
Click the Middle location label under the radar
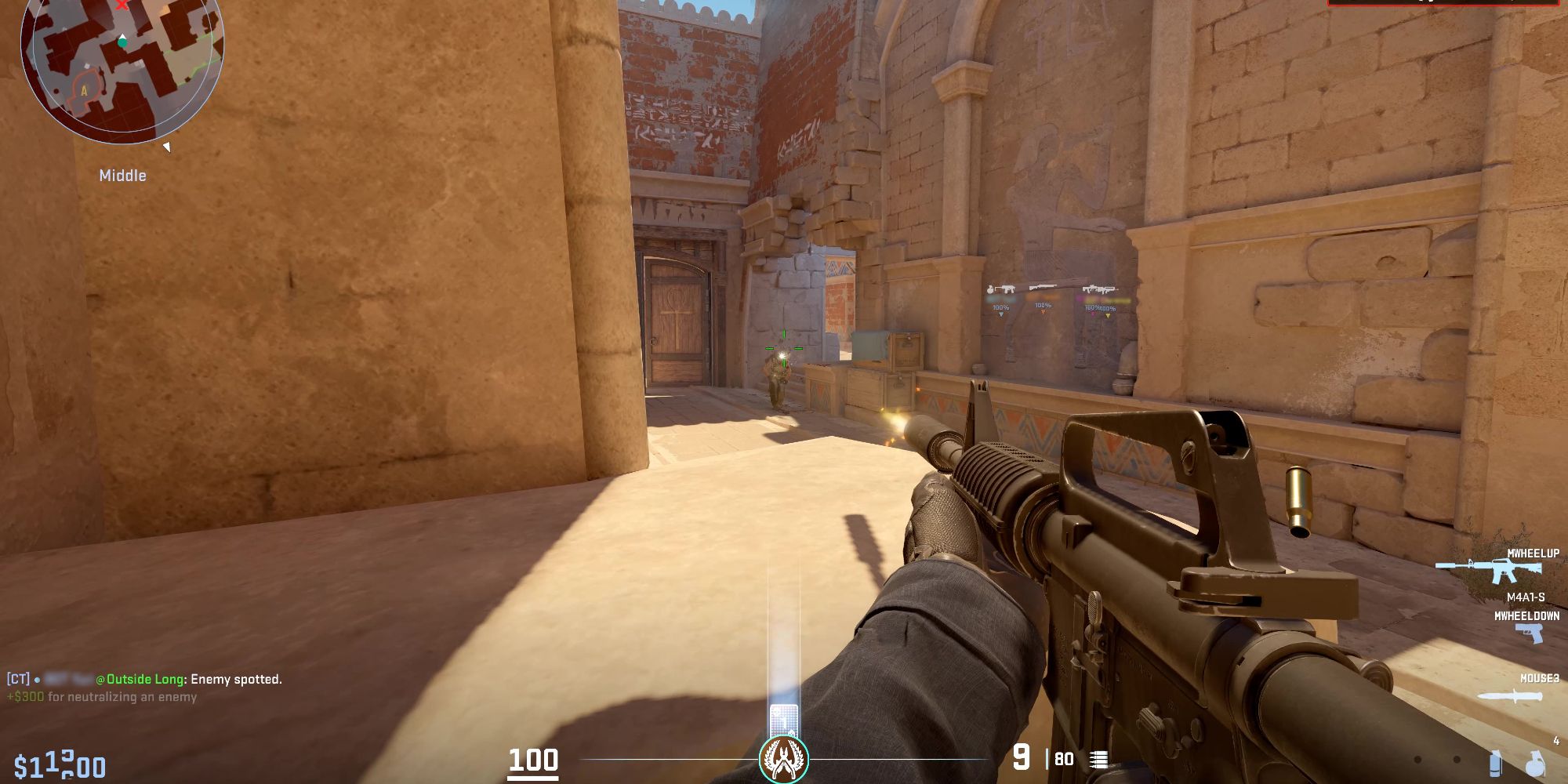point(124,175)
